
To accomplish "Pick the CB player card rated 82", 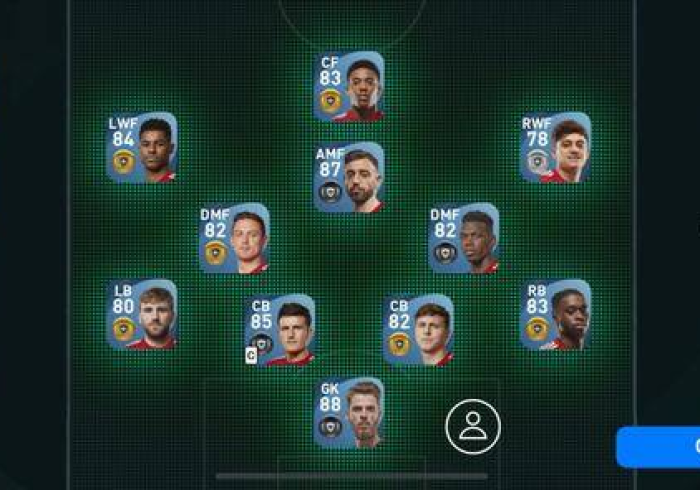I will [418, 330].
